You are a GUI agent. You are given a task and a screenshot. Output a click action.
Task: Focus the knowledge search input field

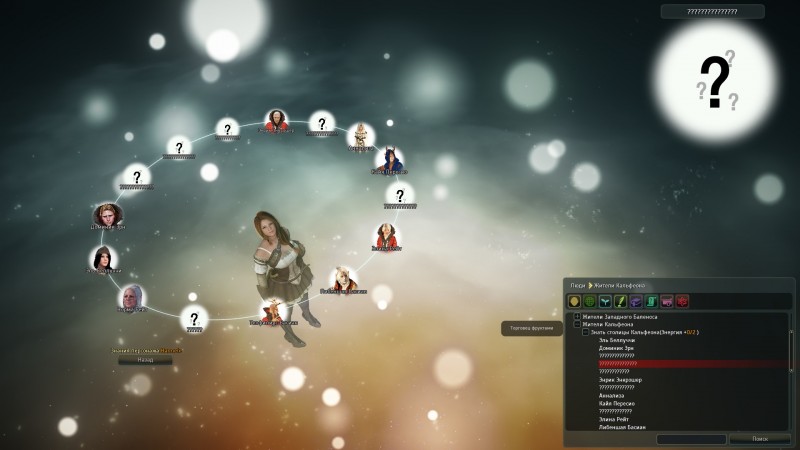(691, 439)
